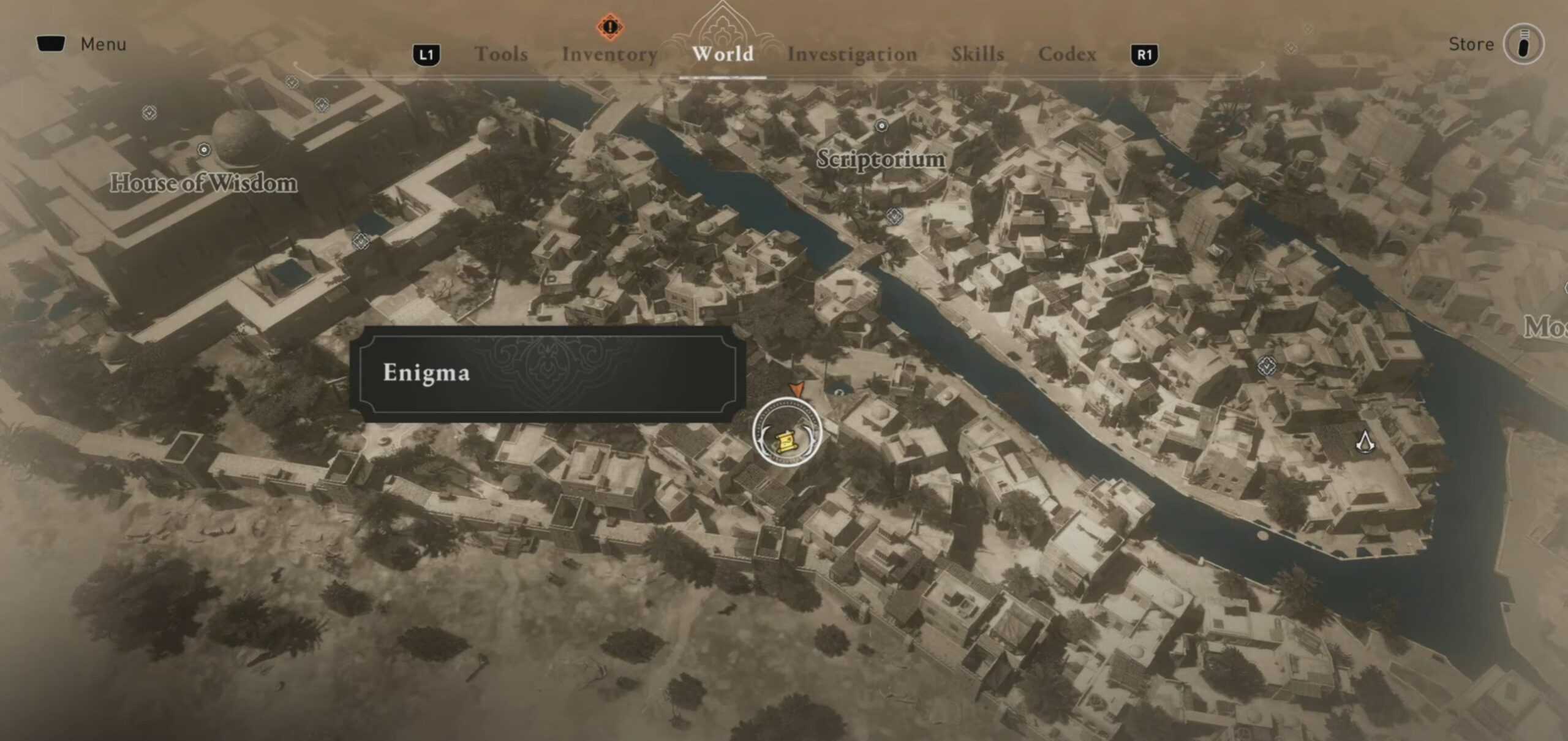The width and height of the screenshot is (1568, 741).
Task: Select the Enigma scroll map marker
Action: (786, 440)
